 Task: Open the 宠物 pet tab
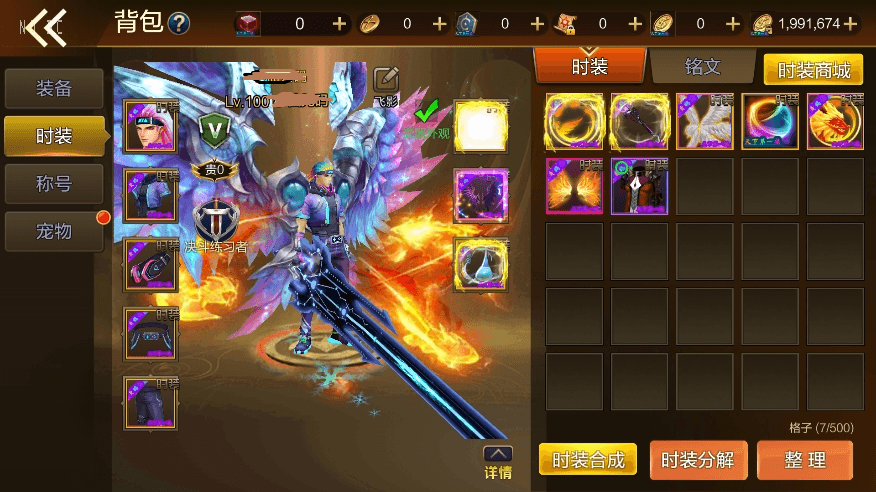pyautogui.click(x=54, y=231)
